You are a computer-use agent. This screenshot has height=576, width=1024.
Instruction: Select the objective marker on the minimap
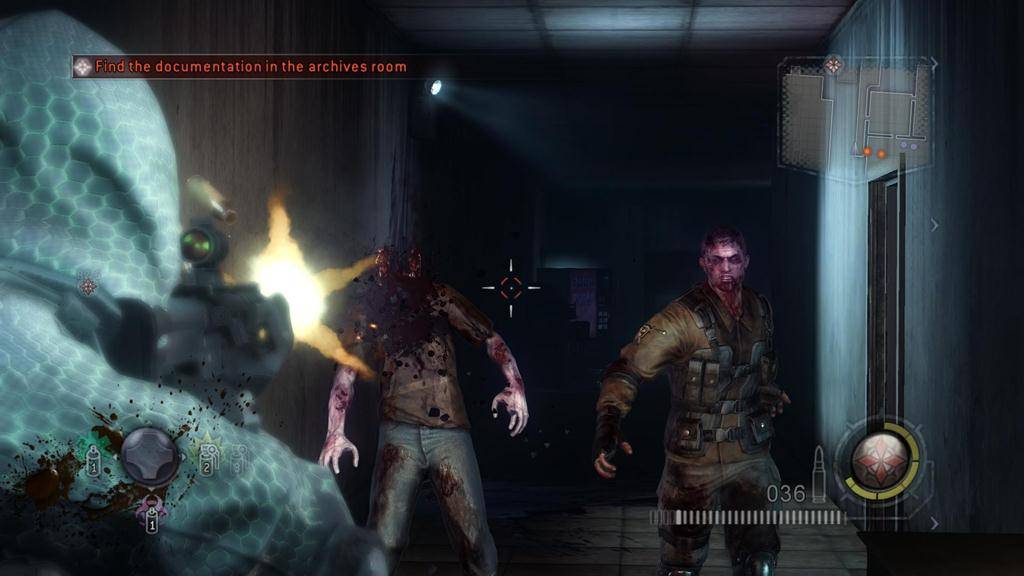pos(833,65)
